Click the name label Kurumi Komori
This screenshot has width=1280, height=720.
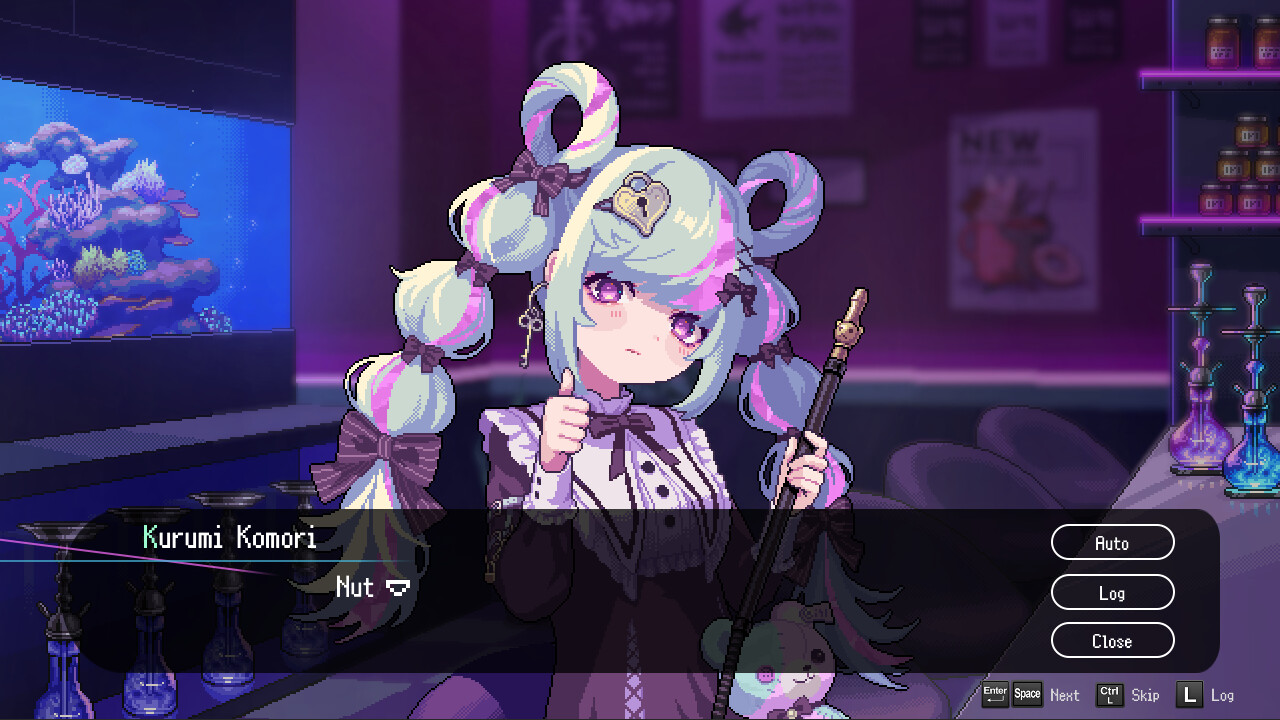pyautogui.click(x=232, y=538)
